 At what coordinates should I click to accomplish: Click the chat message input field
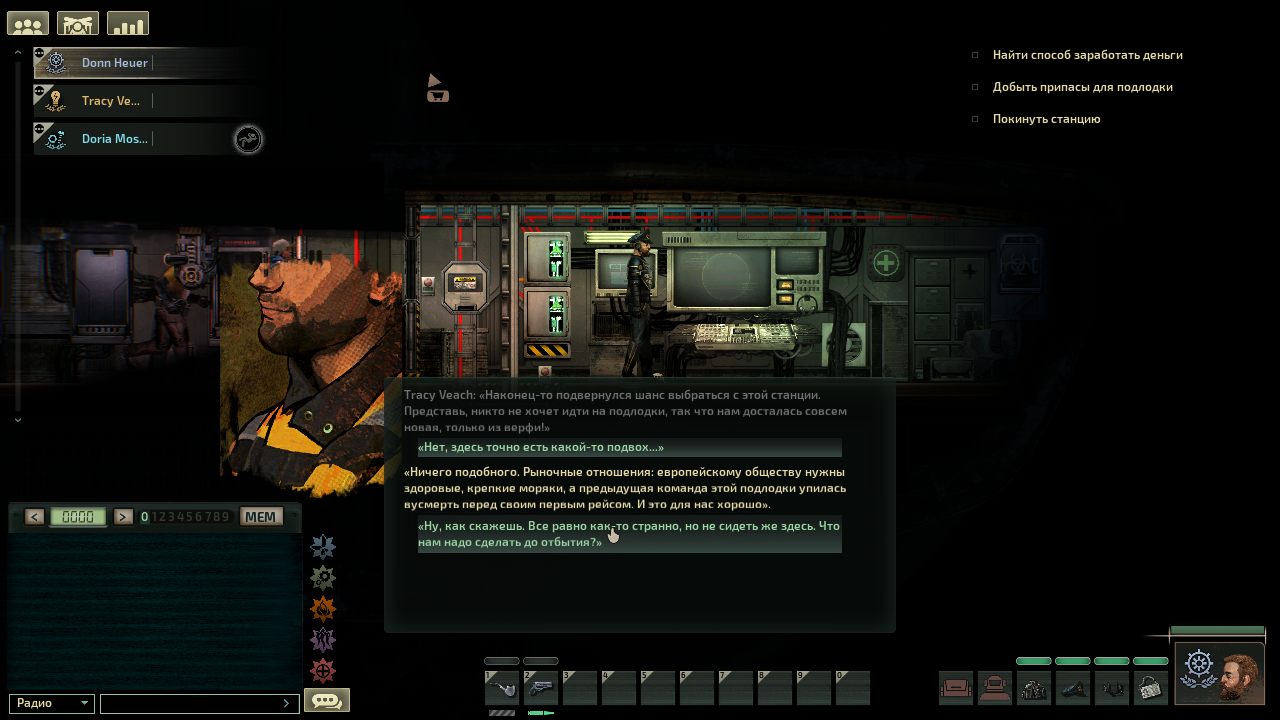[x=198, y=704]
